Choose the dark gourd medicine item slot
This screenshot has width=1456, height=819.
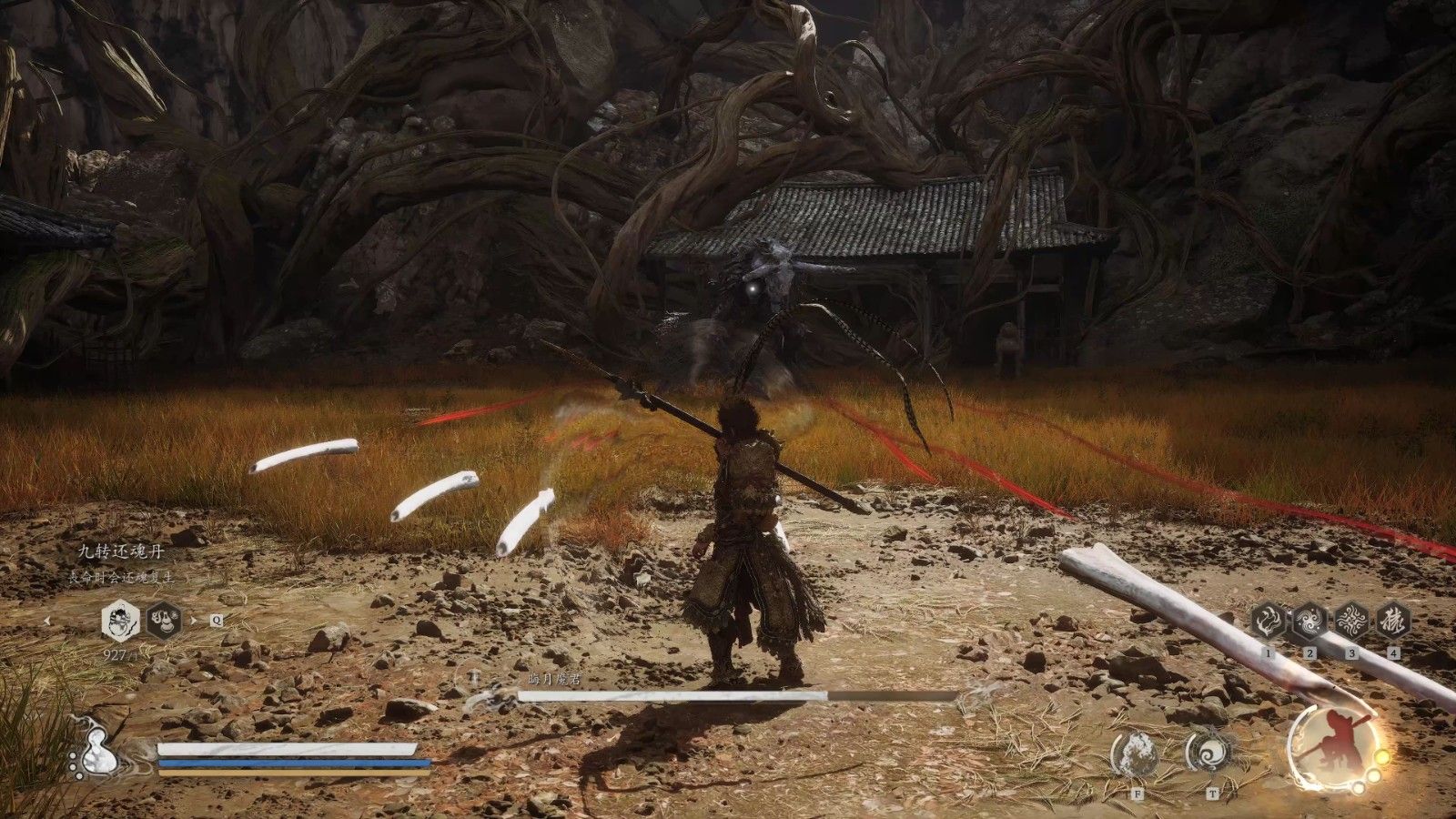164,621
